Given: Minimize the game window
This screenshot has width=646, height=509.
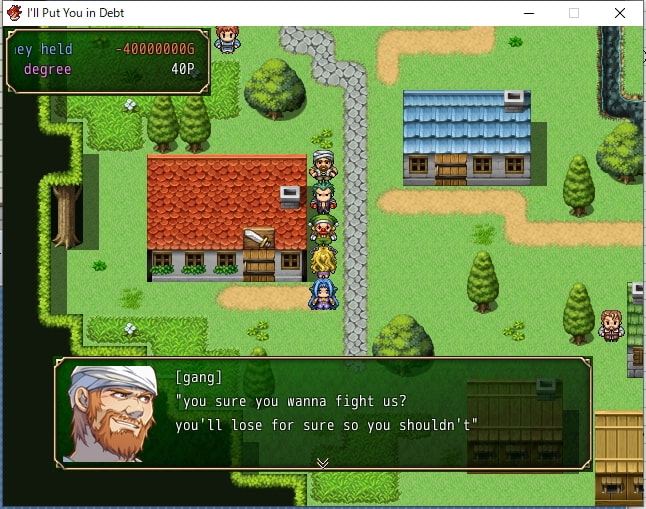Looking at the screenshot, I should click(527, 13).
